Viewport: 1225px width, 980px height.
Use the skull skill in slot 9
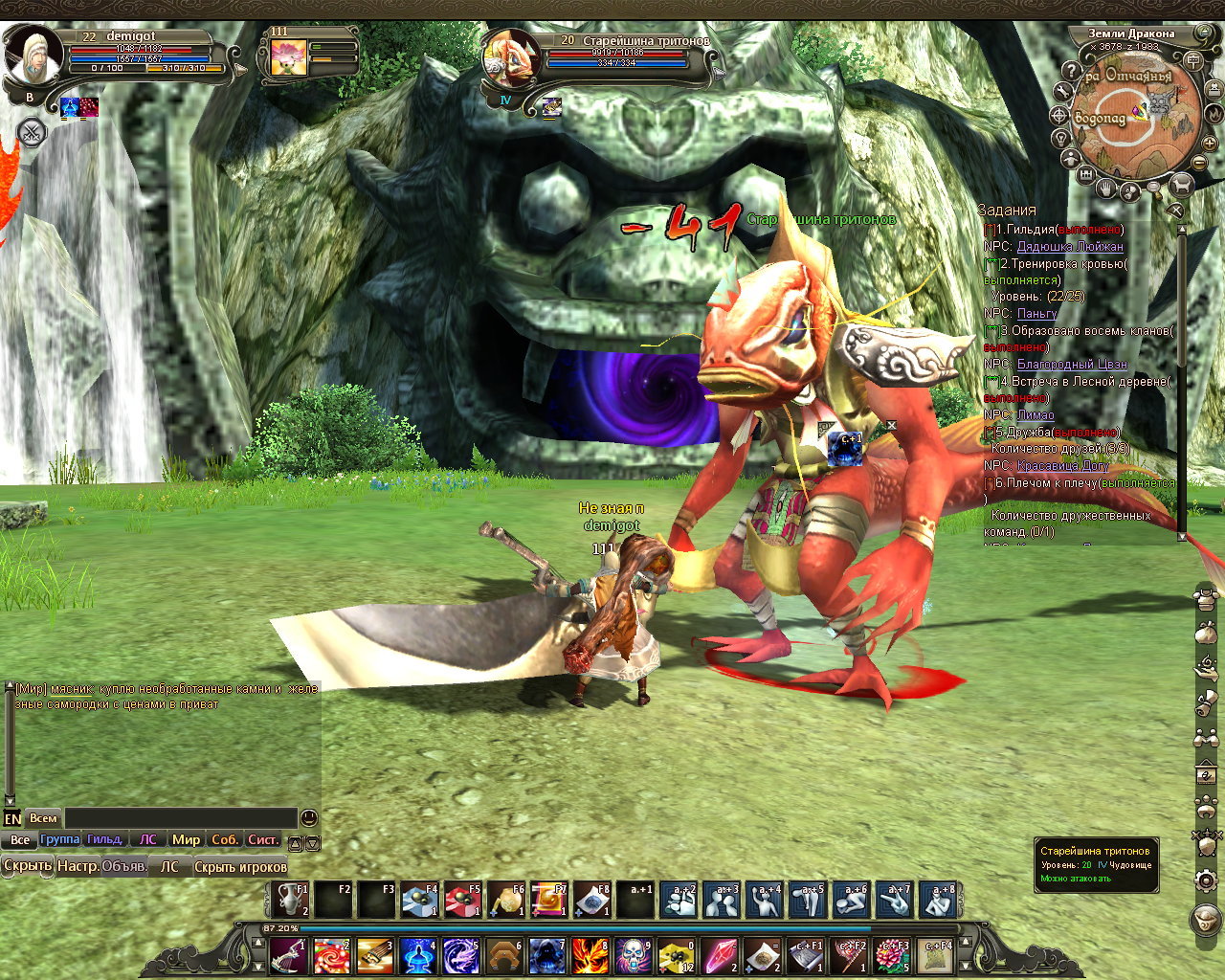tap(633, 955)
